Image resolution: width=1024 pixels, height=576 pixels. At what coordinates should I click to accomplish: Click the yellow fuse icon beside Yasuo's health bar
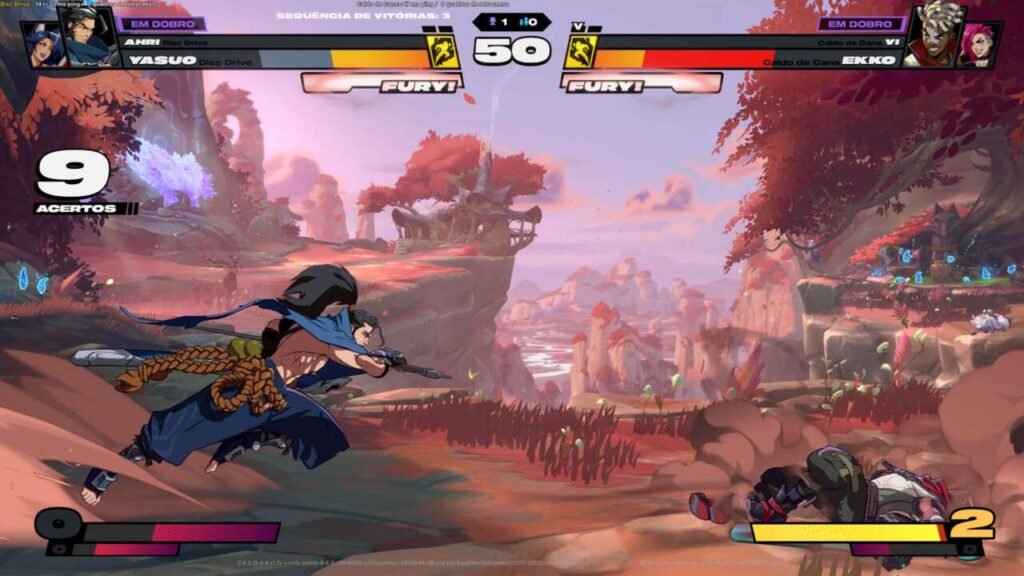(x=445, y=52)
